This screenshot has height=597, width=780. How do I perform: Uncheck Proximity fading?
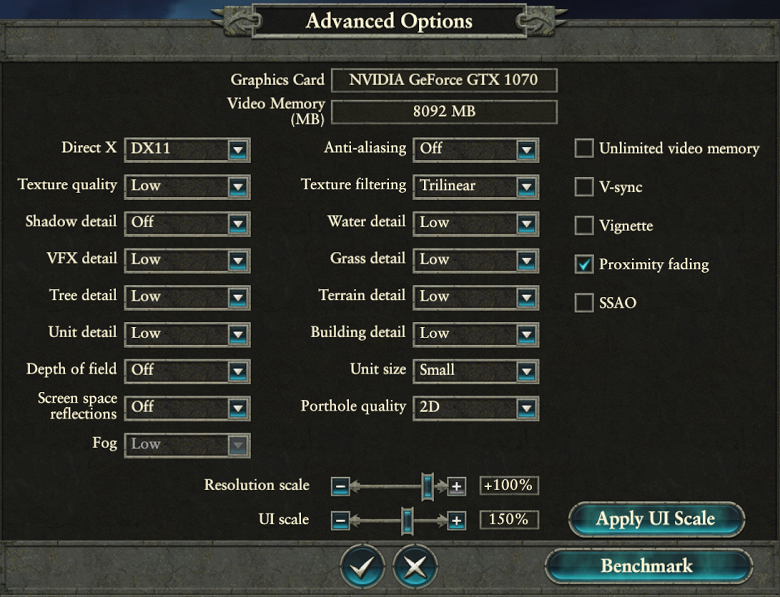point(584,264)
